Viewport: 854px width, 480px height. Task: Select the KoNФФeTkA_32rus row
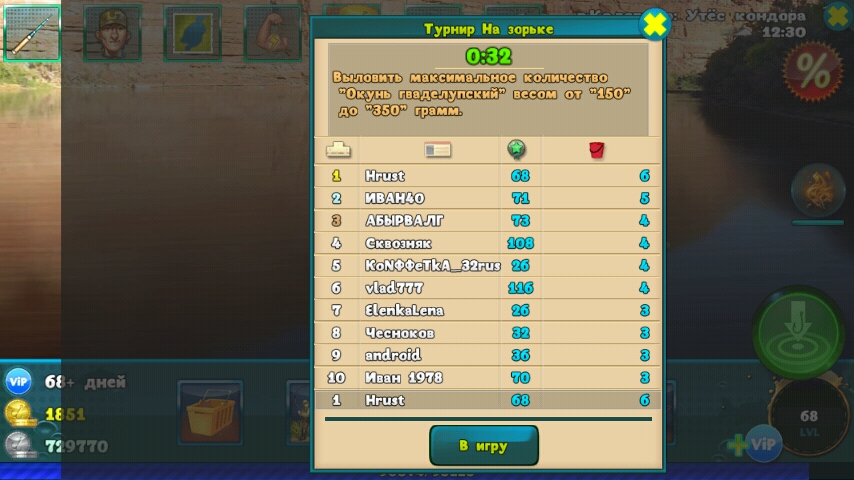487,266
